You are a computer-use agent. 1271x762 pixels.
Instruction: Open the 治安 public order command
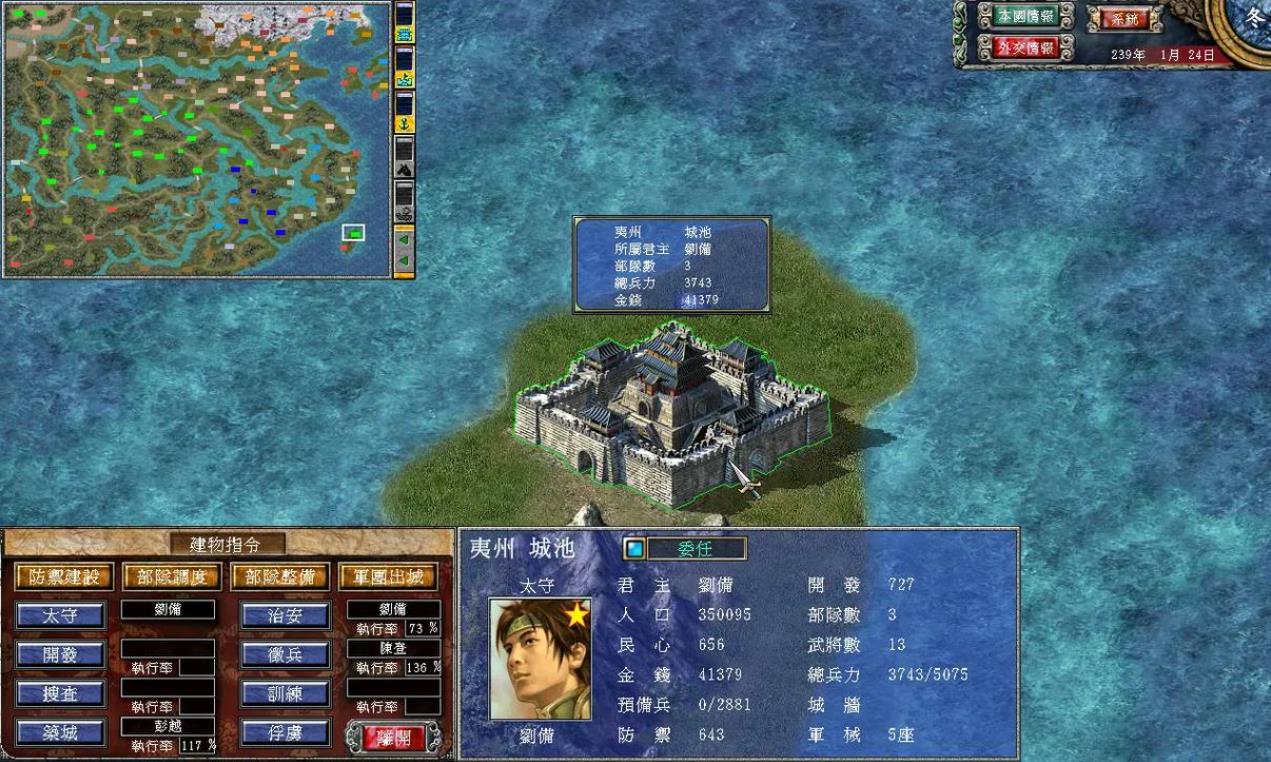point(285,616)
